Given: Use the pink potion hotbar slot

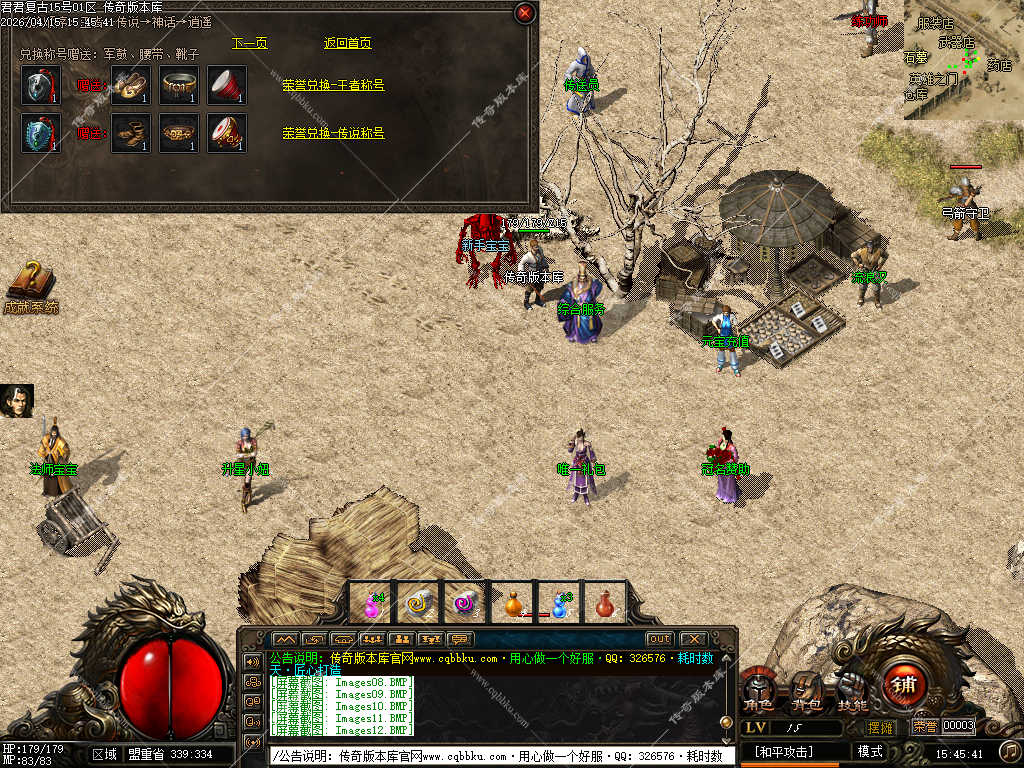Looking at the screenshot, I should [371, 603].
